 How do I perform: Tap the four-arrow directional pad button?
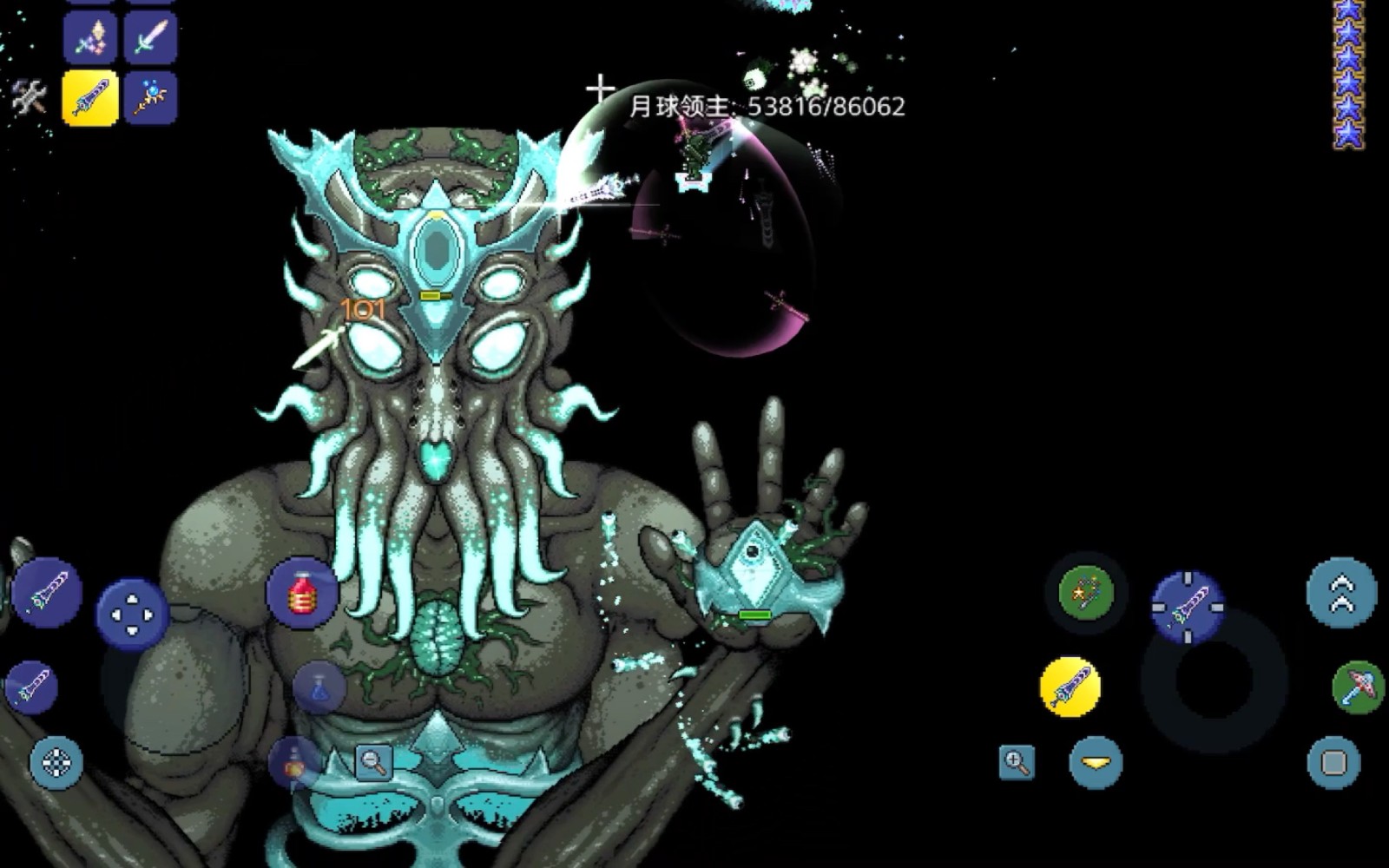[x=131, y=615]
